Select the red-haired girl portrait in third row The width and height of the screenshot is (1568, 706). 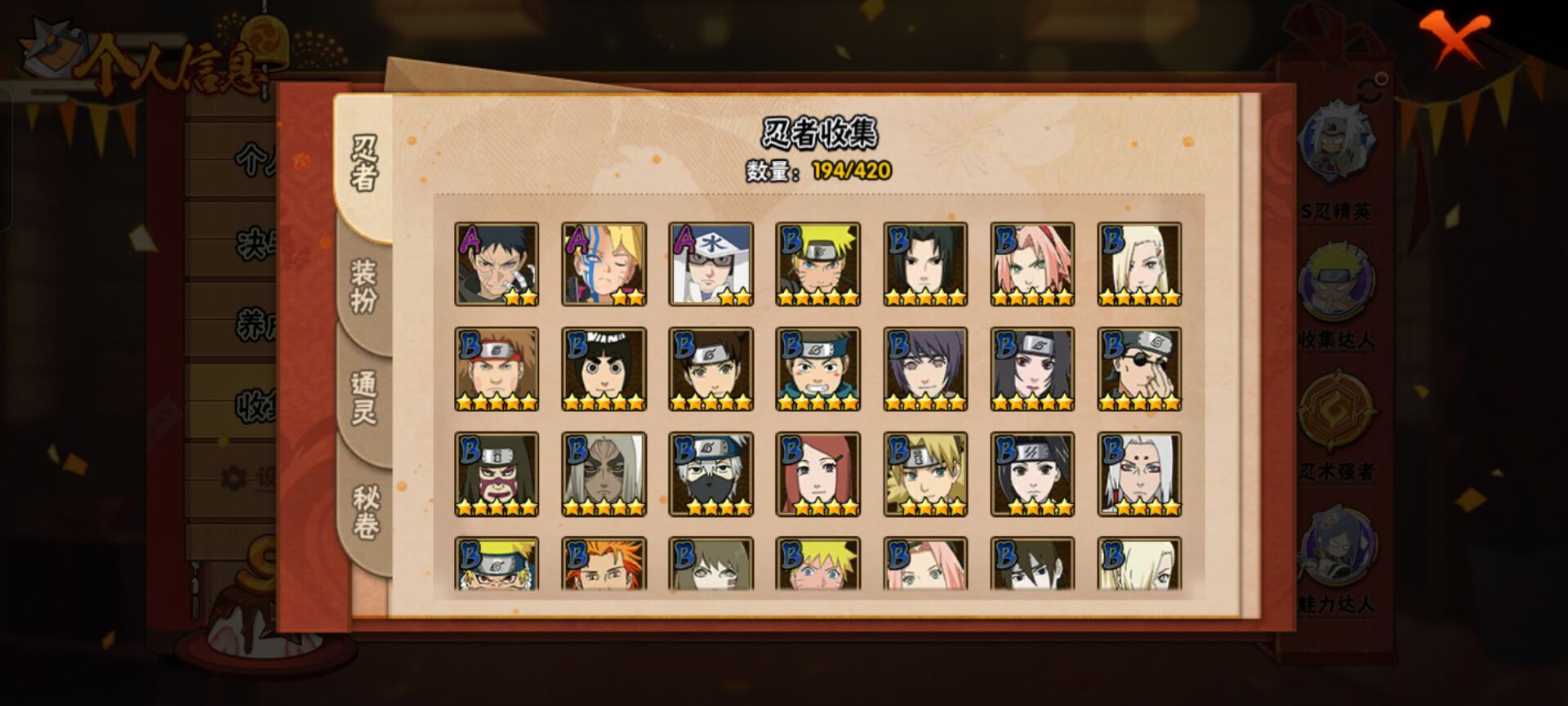point(817,474)
